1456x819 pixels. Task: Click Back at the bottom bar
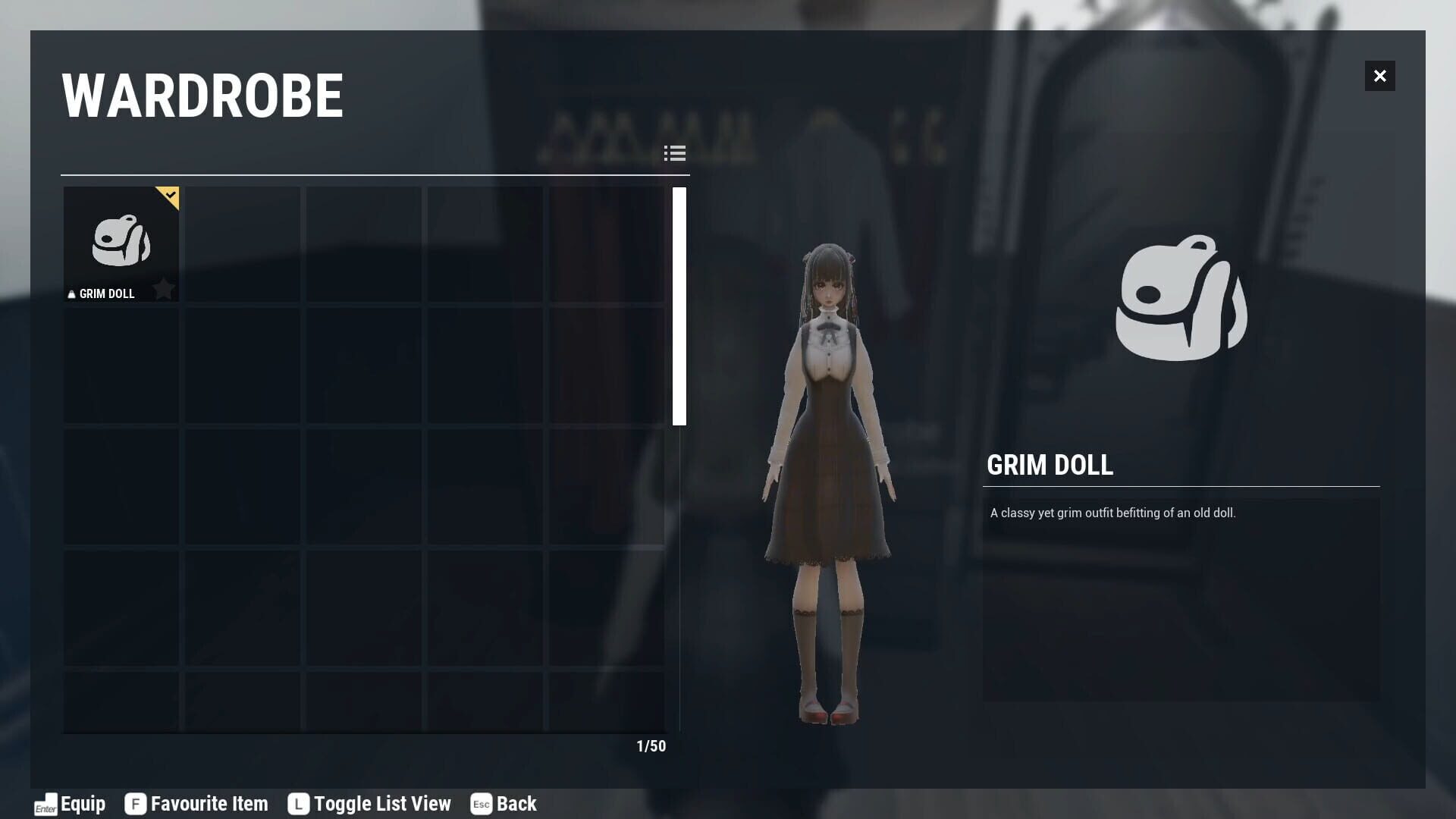(x=515, y=804)
